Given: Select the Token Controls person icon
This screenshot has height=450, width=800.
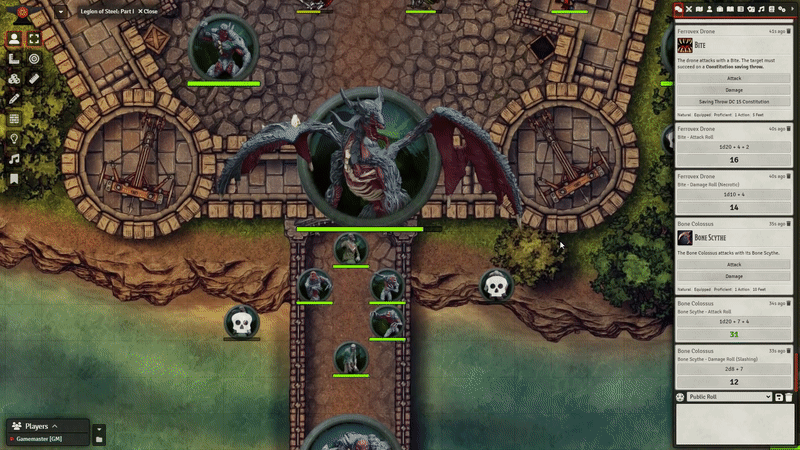Looking at the screenshot, I should pos(14,39).
